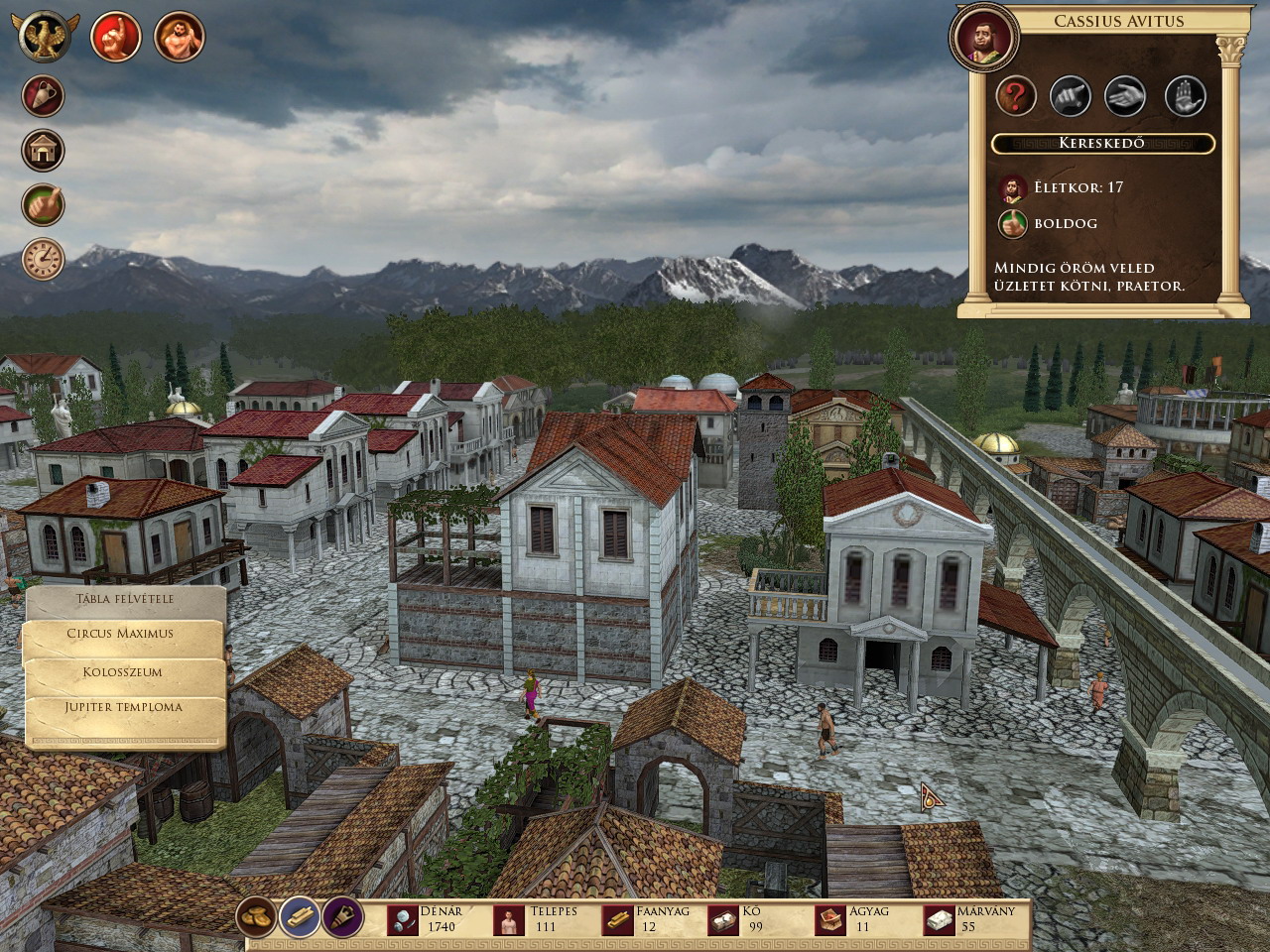Click the green thumbs-up icon on left

[44, 205]
